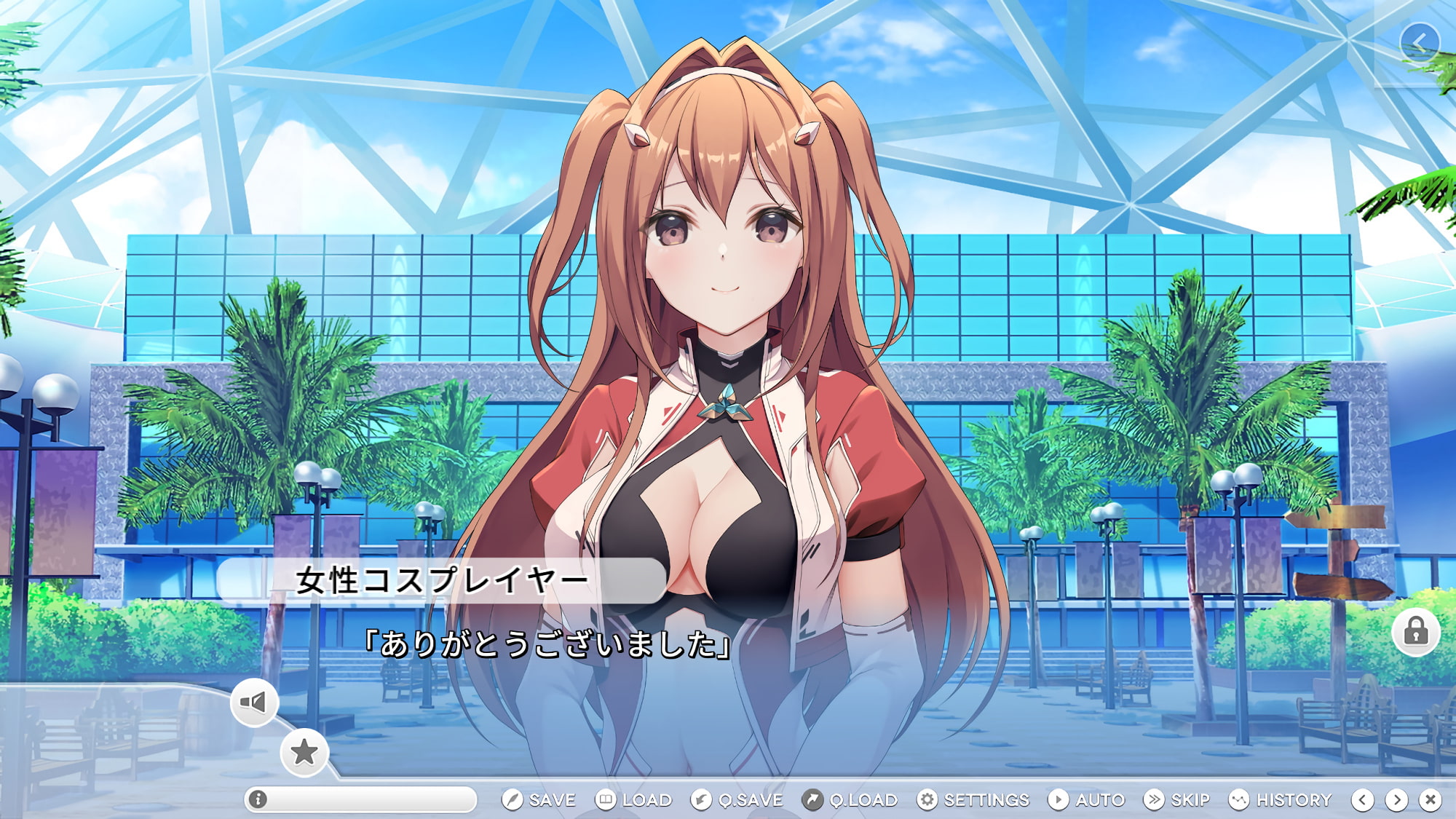The image size is (1456, 819).
Task: Activate SKIP mode
Action: (x=1177, y=799)
